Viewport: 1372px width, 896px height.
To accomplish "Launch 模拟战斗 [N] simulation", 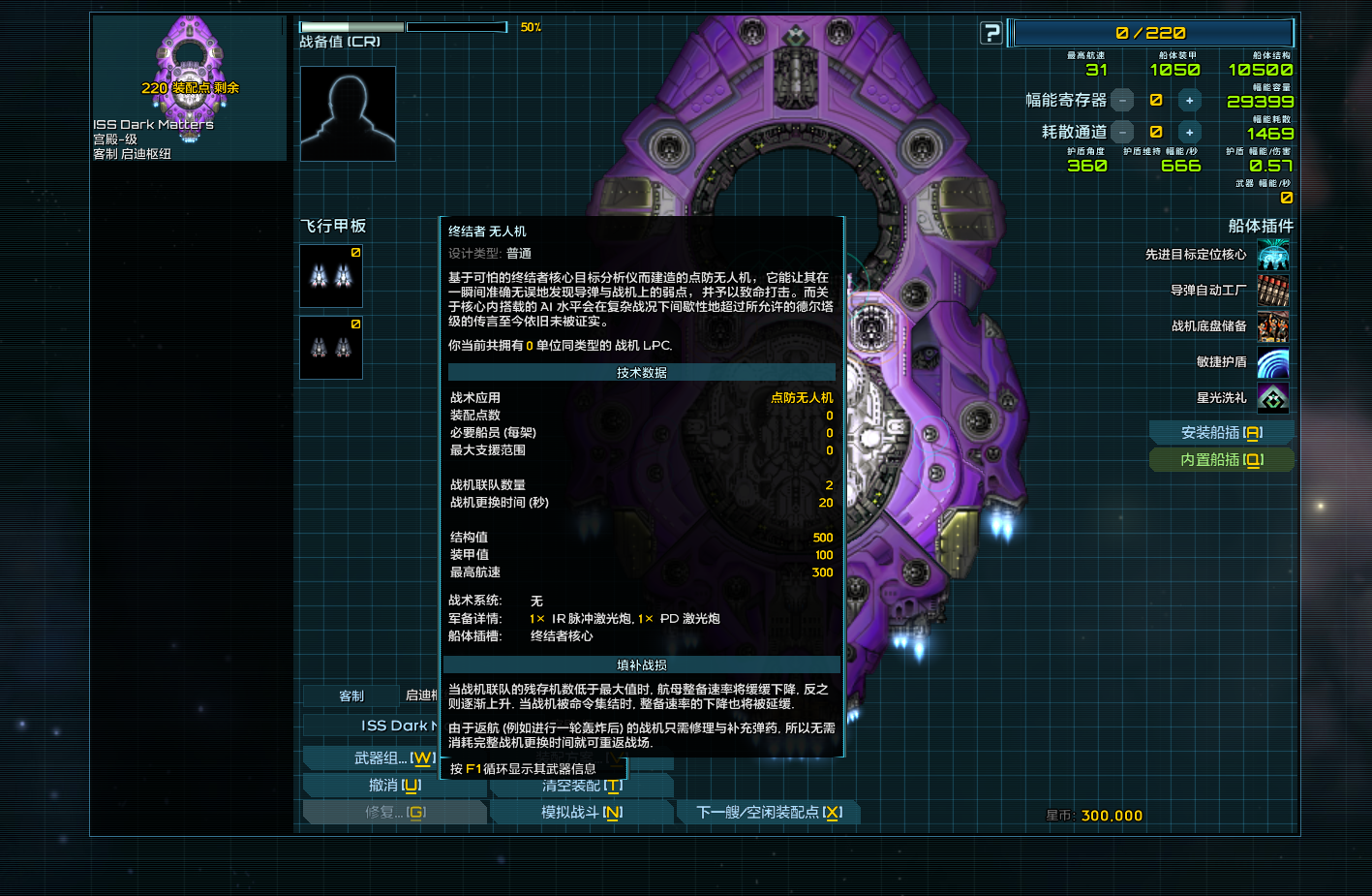I will [x=582, y=812].
